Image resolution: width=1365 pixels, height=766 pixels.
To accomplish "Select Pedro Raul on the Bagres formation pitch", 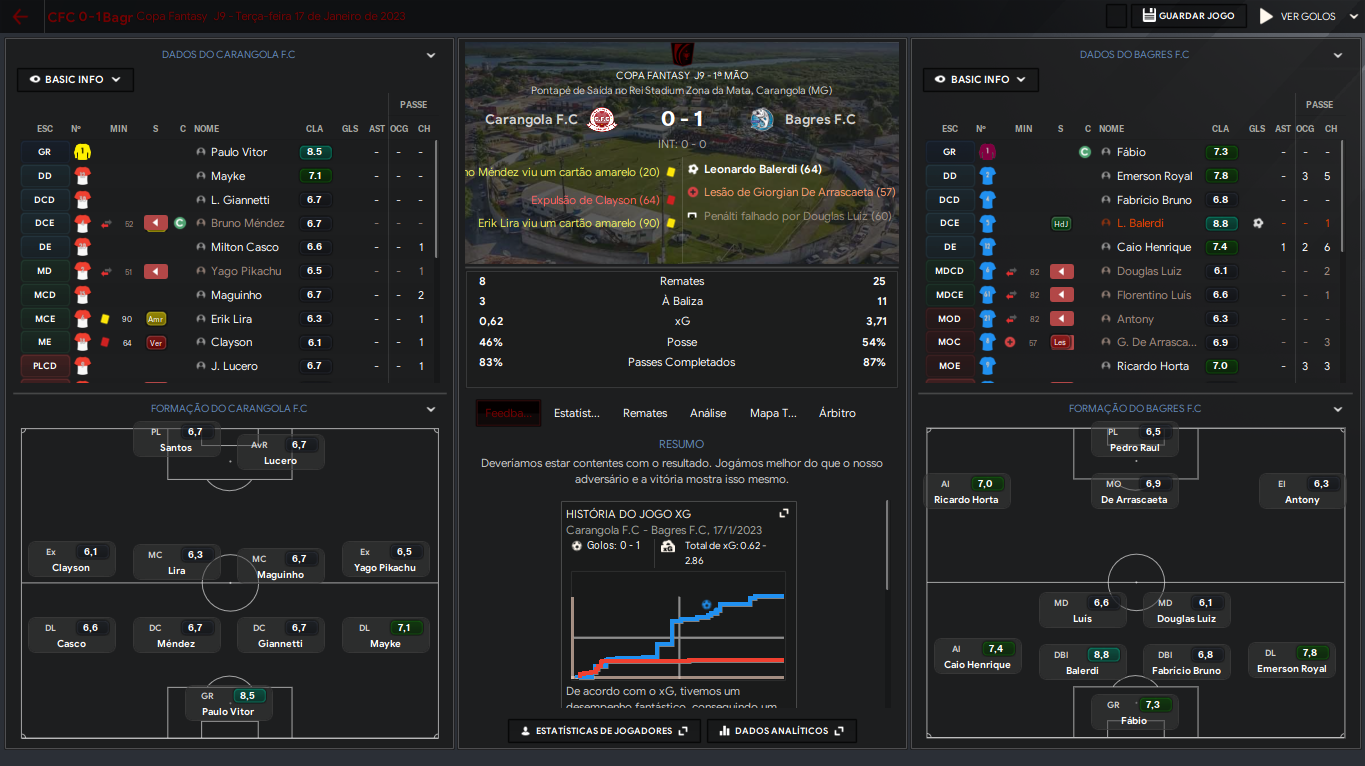I will pyautogui.click(x=1135, y=440).
